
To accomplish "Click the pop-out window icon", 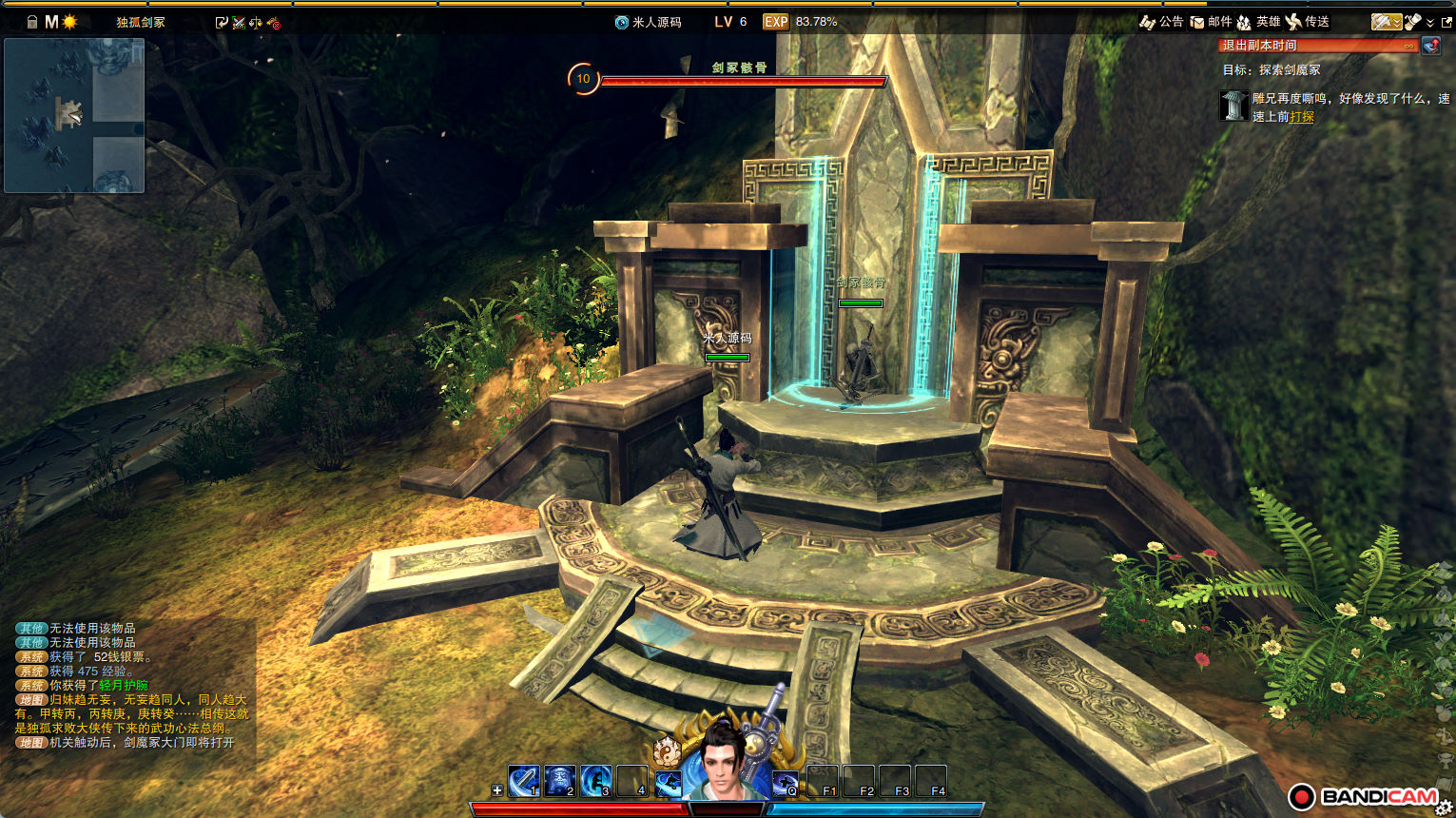I will coord(1446,22).
